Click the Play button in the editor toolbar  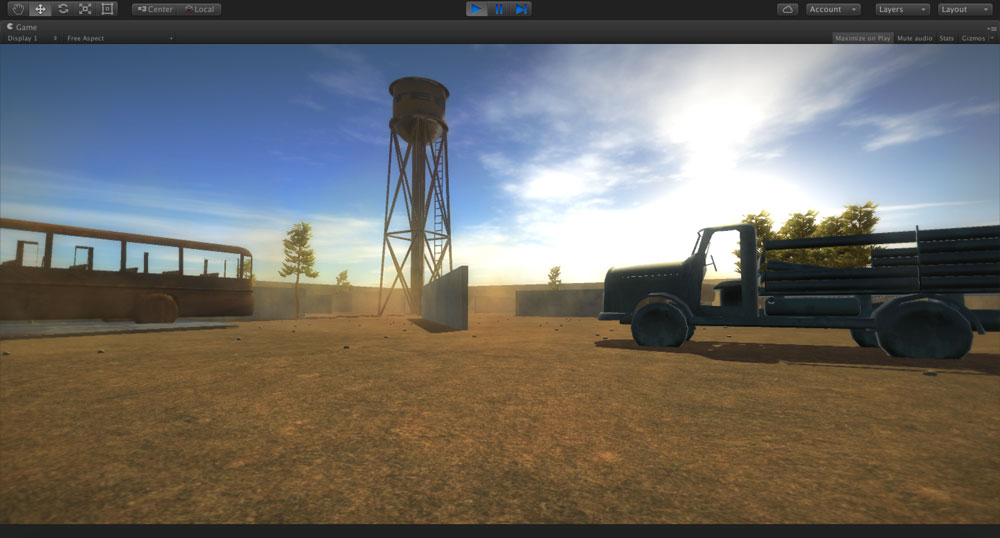(x=476, y=9)
